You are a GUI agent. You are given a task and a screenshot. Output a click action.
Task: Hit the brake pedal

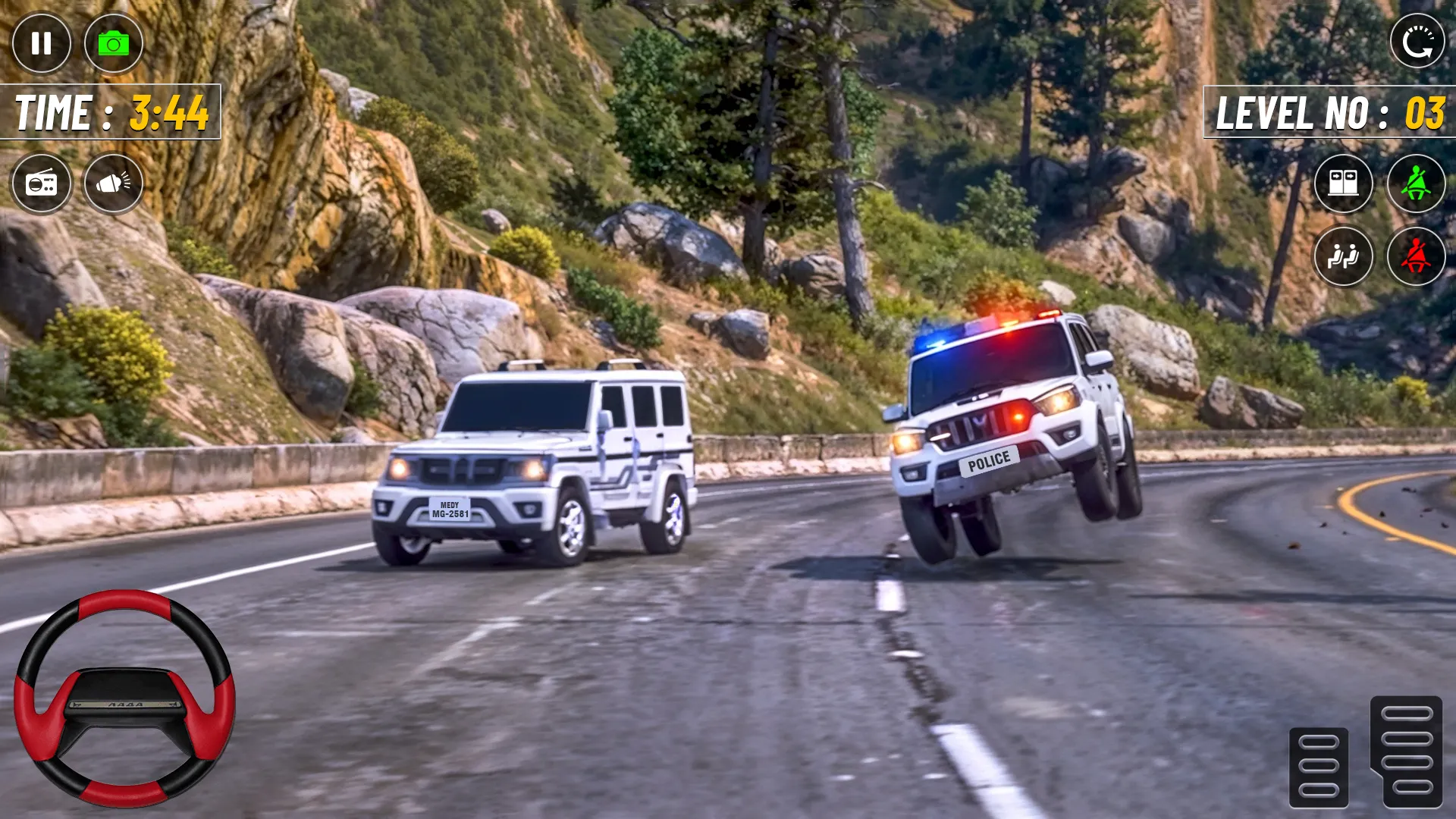1319,767
